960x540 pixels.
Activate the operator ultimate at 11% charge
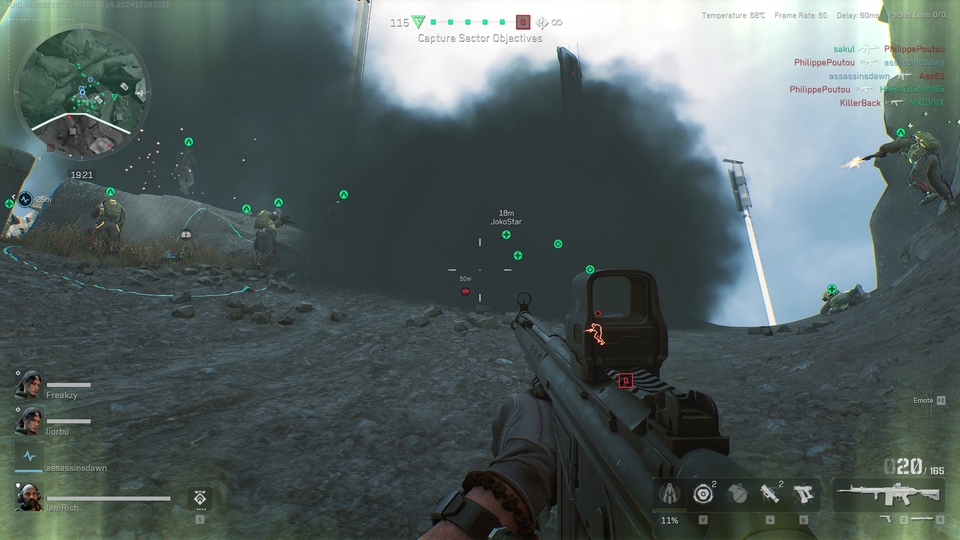point(669,494)
